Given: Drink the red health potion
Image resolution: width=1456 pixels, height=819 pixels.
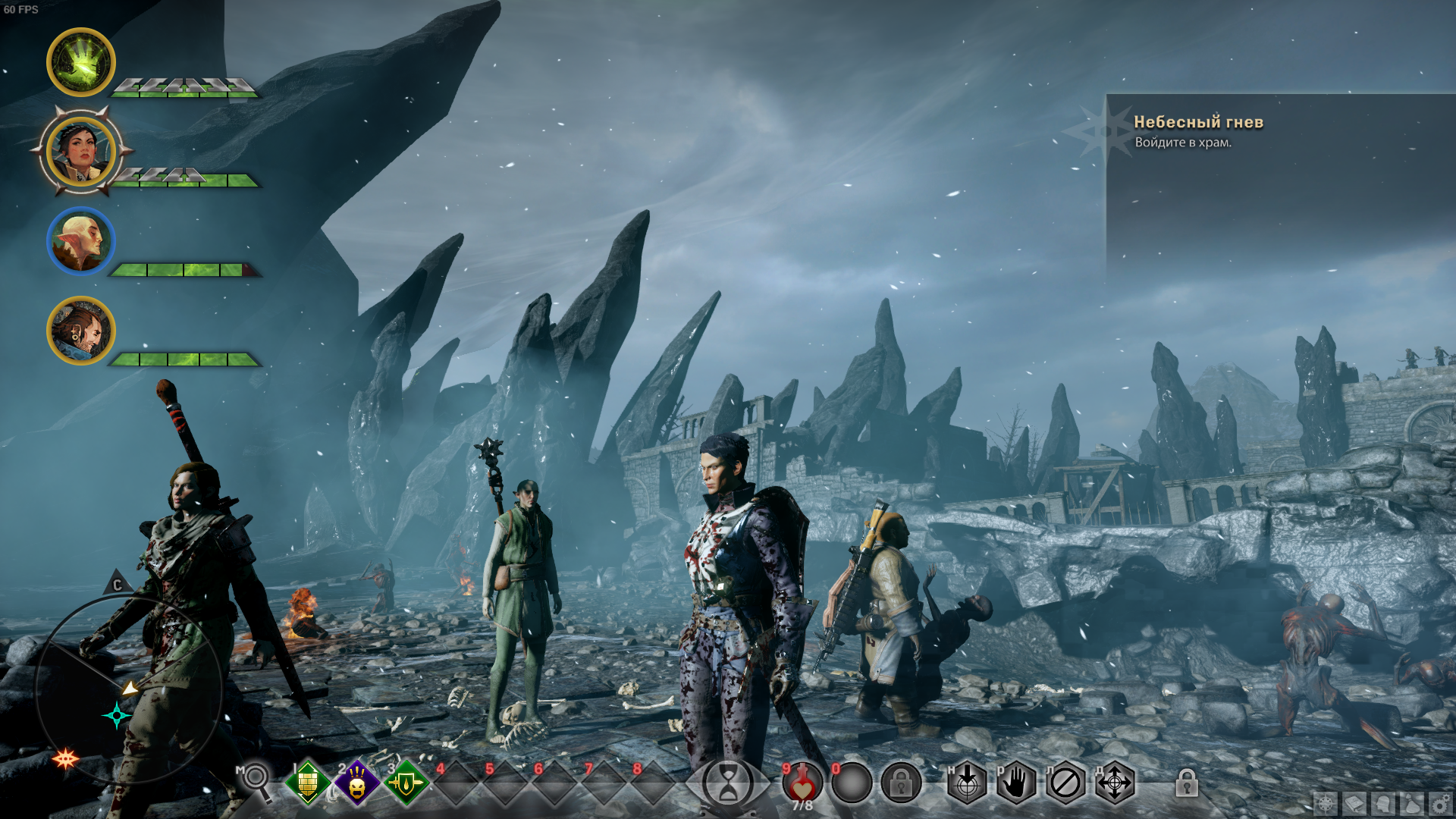Looking at the screenshot, I should tap(802, 783).
